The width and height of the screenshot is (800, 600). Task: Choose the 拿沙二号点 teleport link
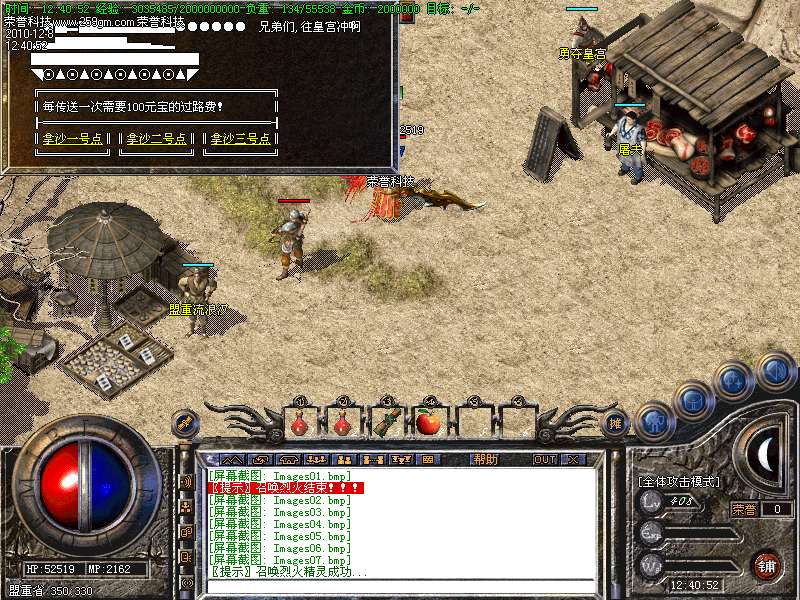click(156, 139)
